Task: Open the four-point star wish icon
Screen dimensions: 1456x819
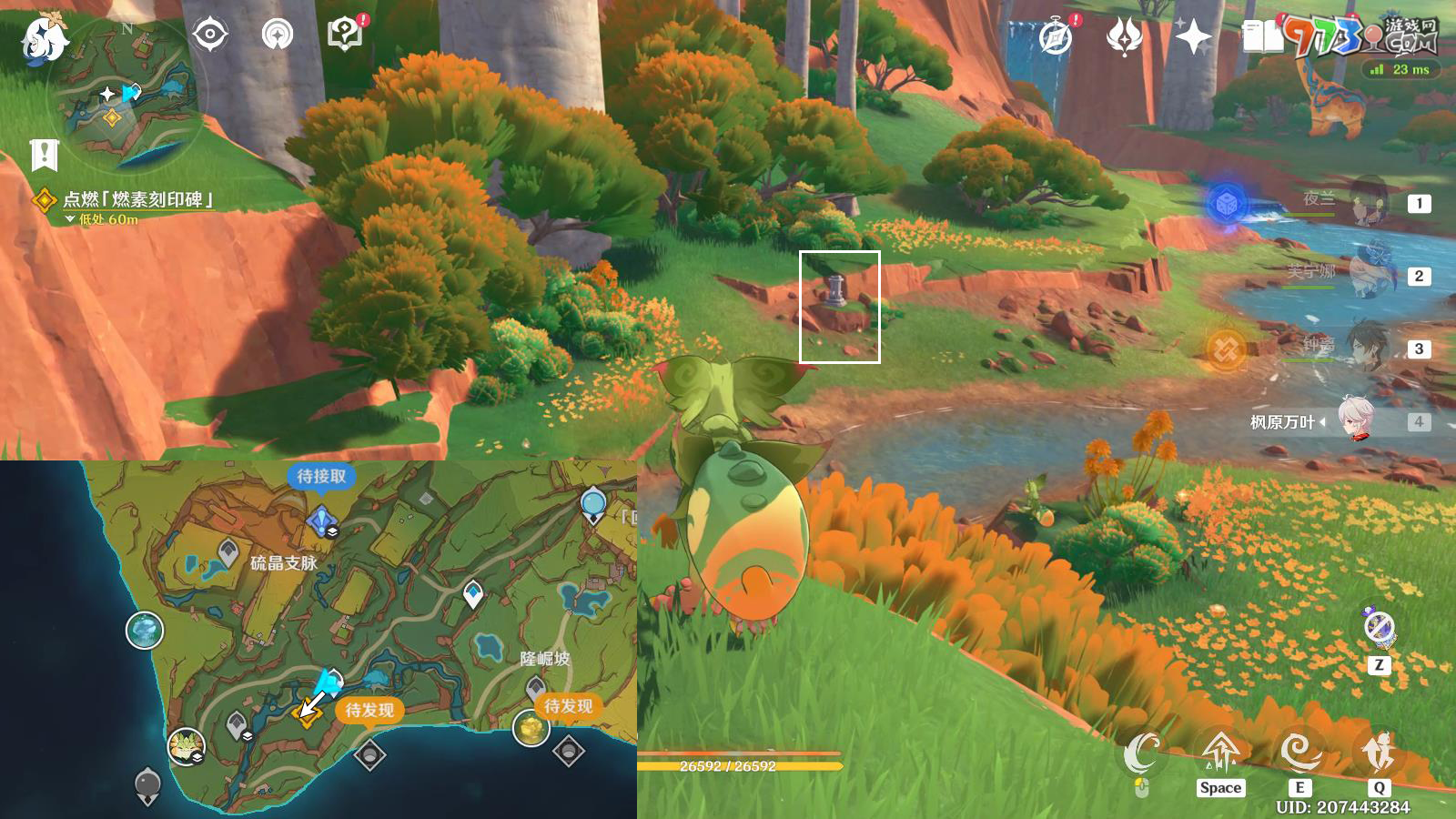Action: point(1193,37)
